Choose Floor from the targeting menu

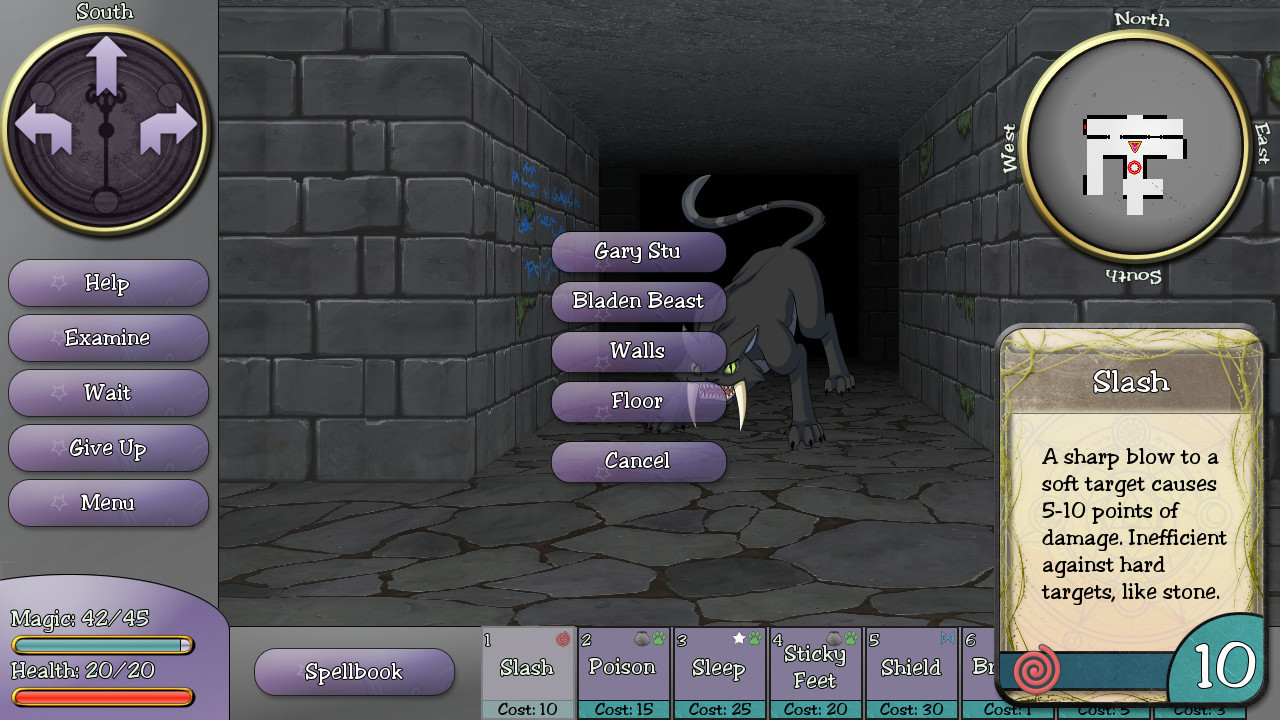[639, 401]
